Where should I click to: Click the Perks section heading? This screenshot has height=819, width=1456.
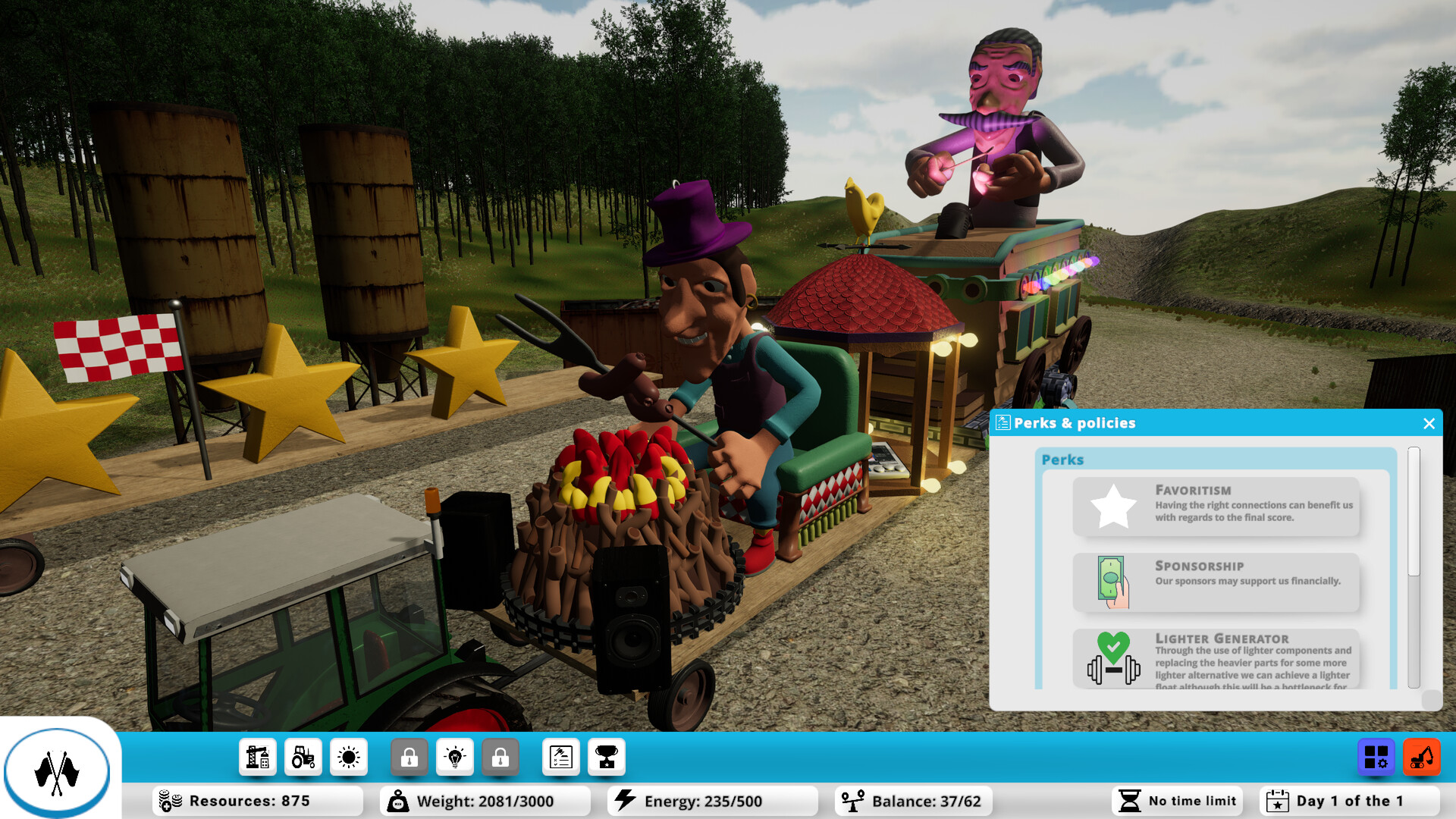(1063, 460)
